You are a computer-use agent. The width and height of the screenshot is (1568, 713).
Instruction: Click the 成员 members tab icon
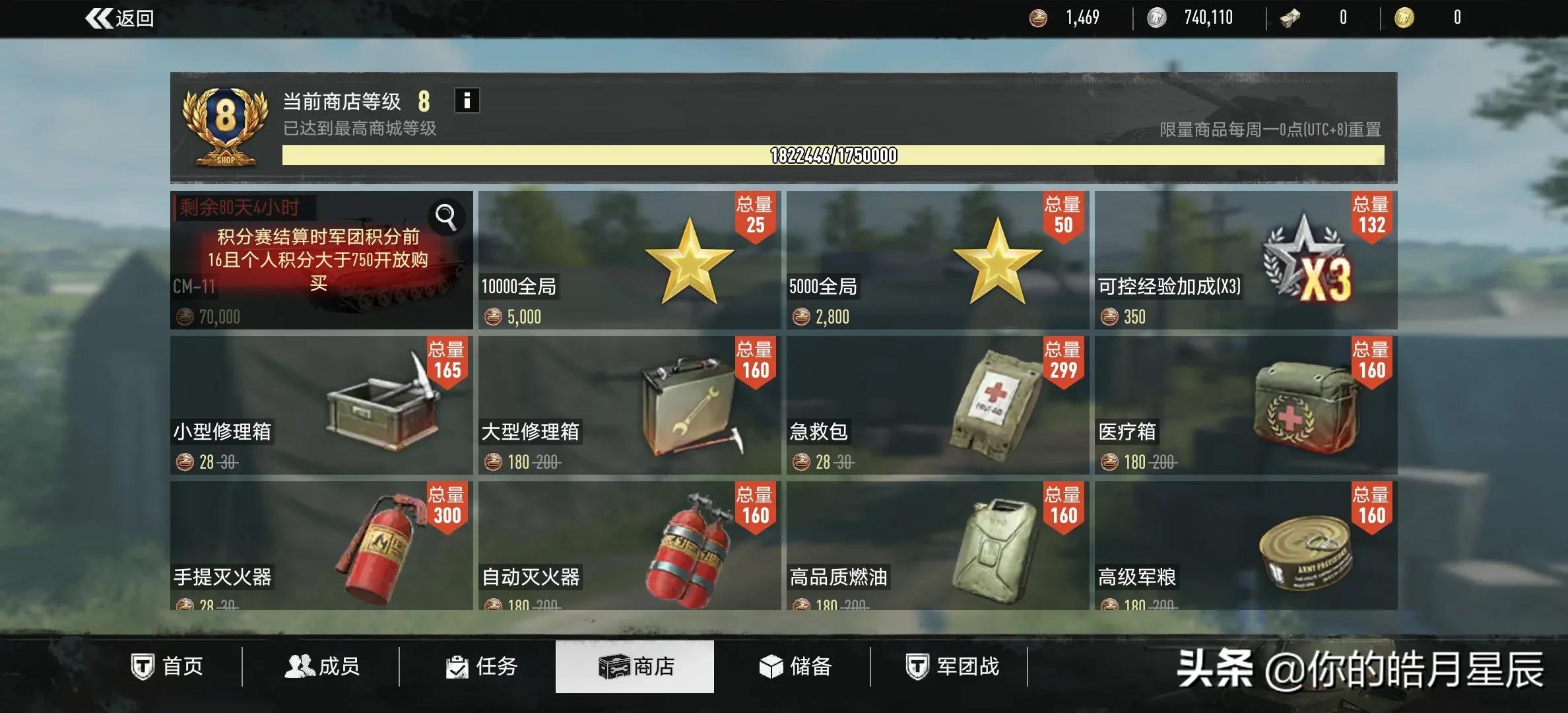[x=299, y=667]
